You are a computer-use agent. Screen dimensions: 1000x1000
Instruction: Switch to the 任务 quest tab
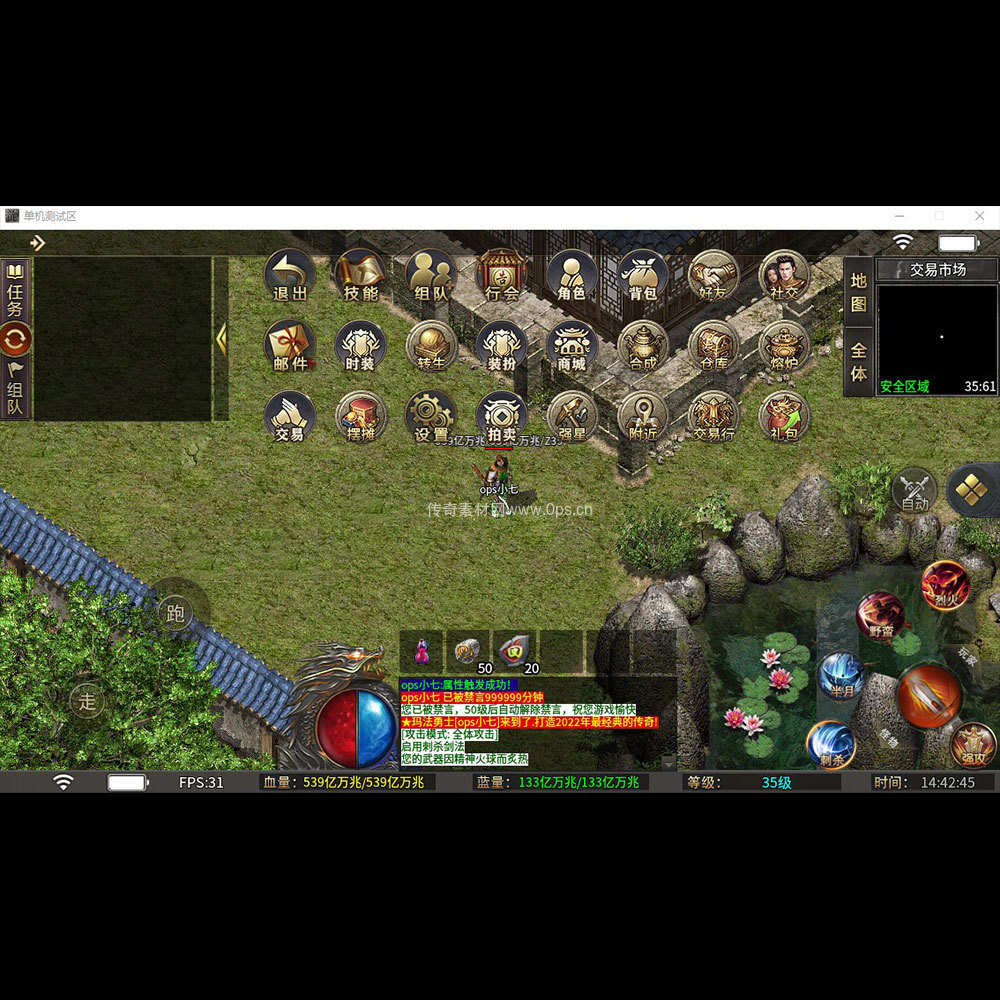tap(15, 290)
